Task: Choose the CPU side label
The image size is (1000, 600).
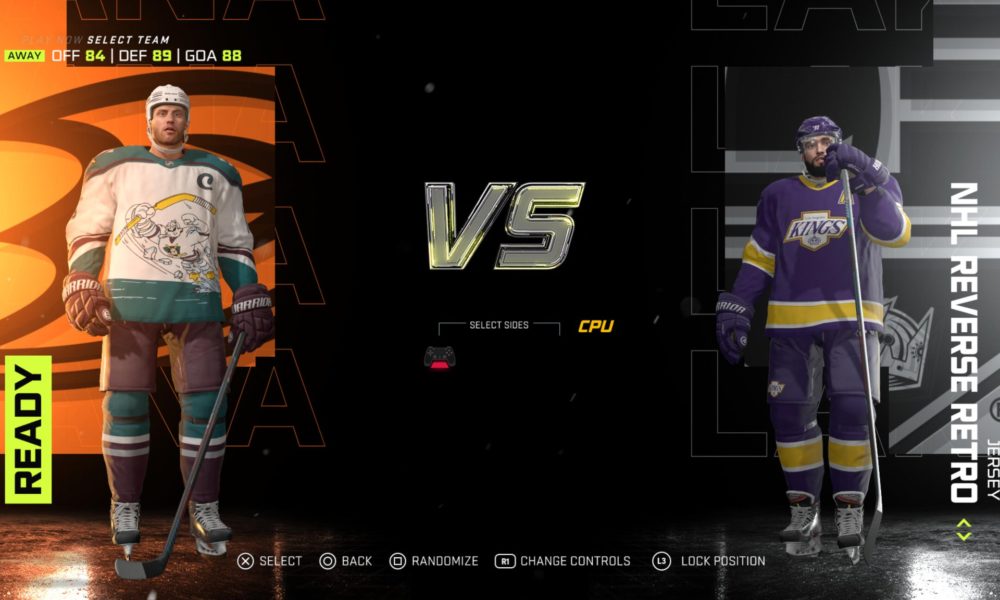Action: point(595,326)
